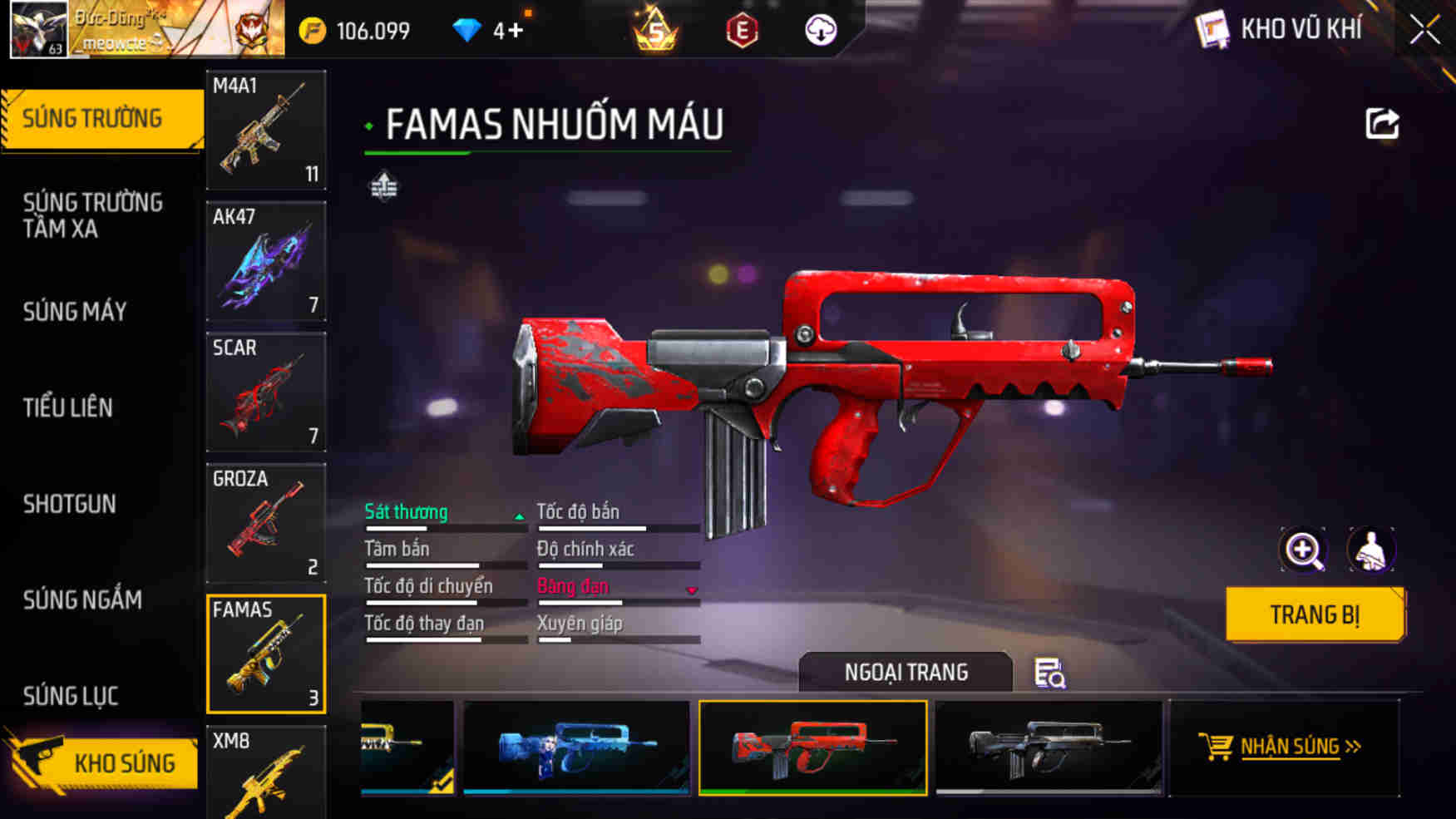
Task: Select the Súng Lục category
Action: 71,695
